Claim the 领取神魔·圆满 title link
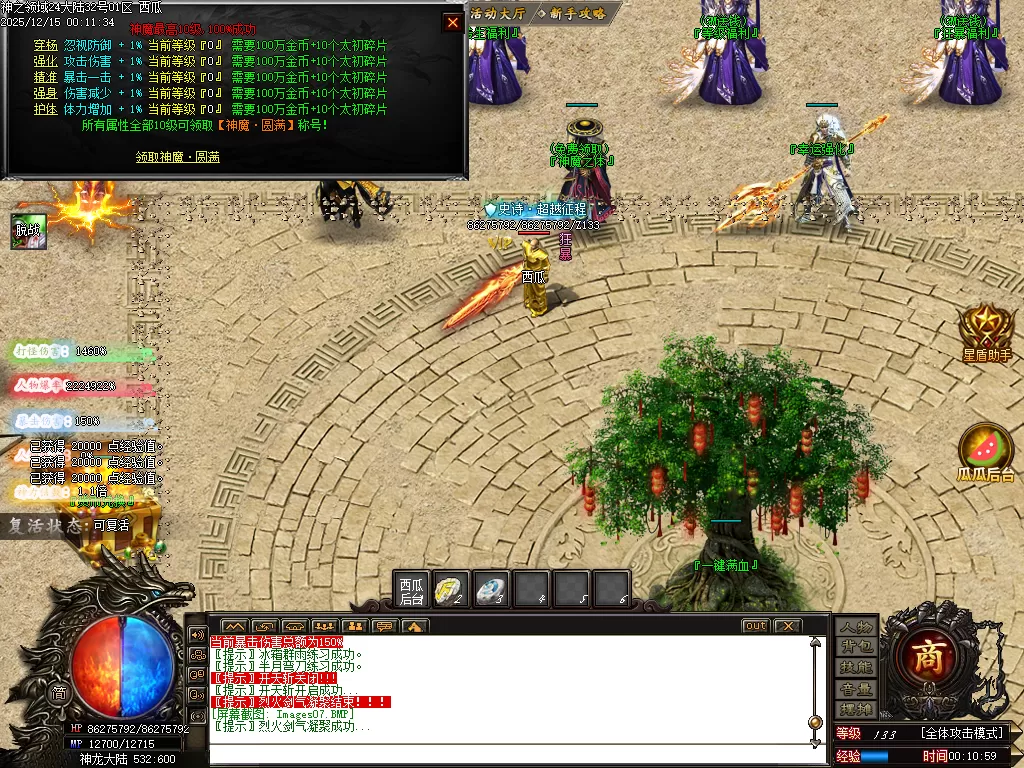This screenshot has height=768, width=1024. pos(178,157)
